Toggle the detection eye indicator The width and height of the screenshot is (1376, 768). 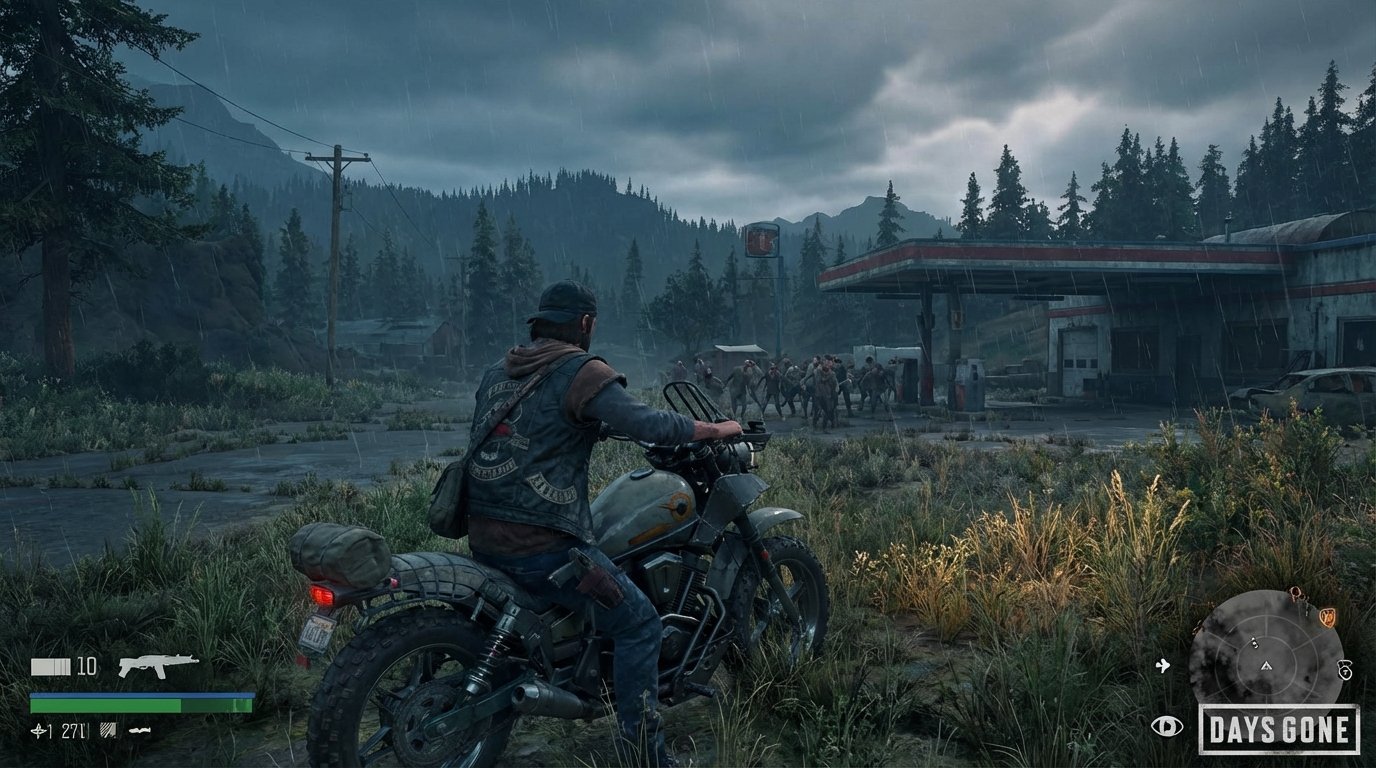pos(1167,726)
